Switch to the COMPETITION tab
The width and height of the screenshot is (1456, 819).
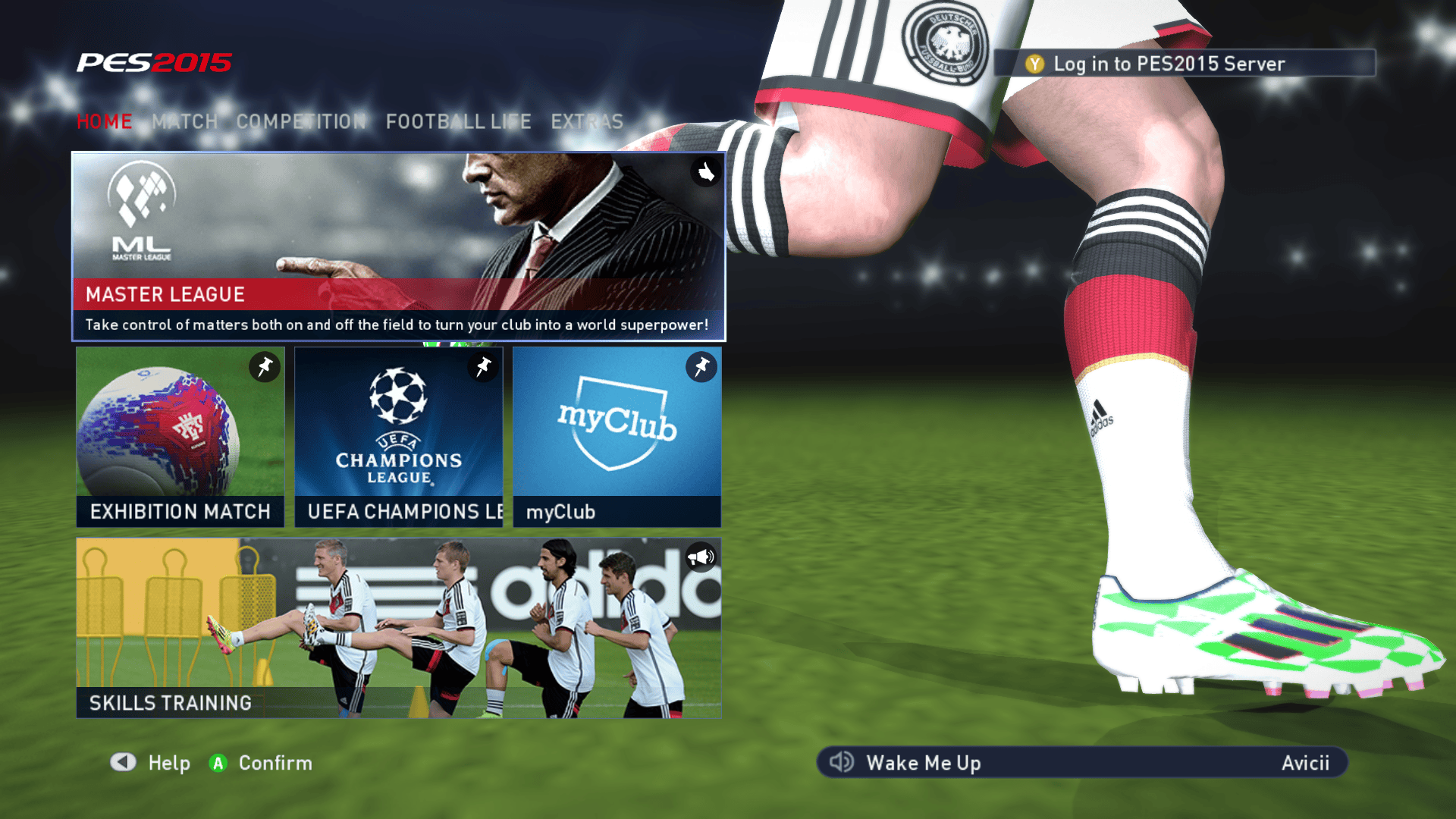tap(301, 121)
